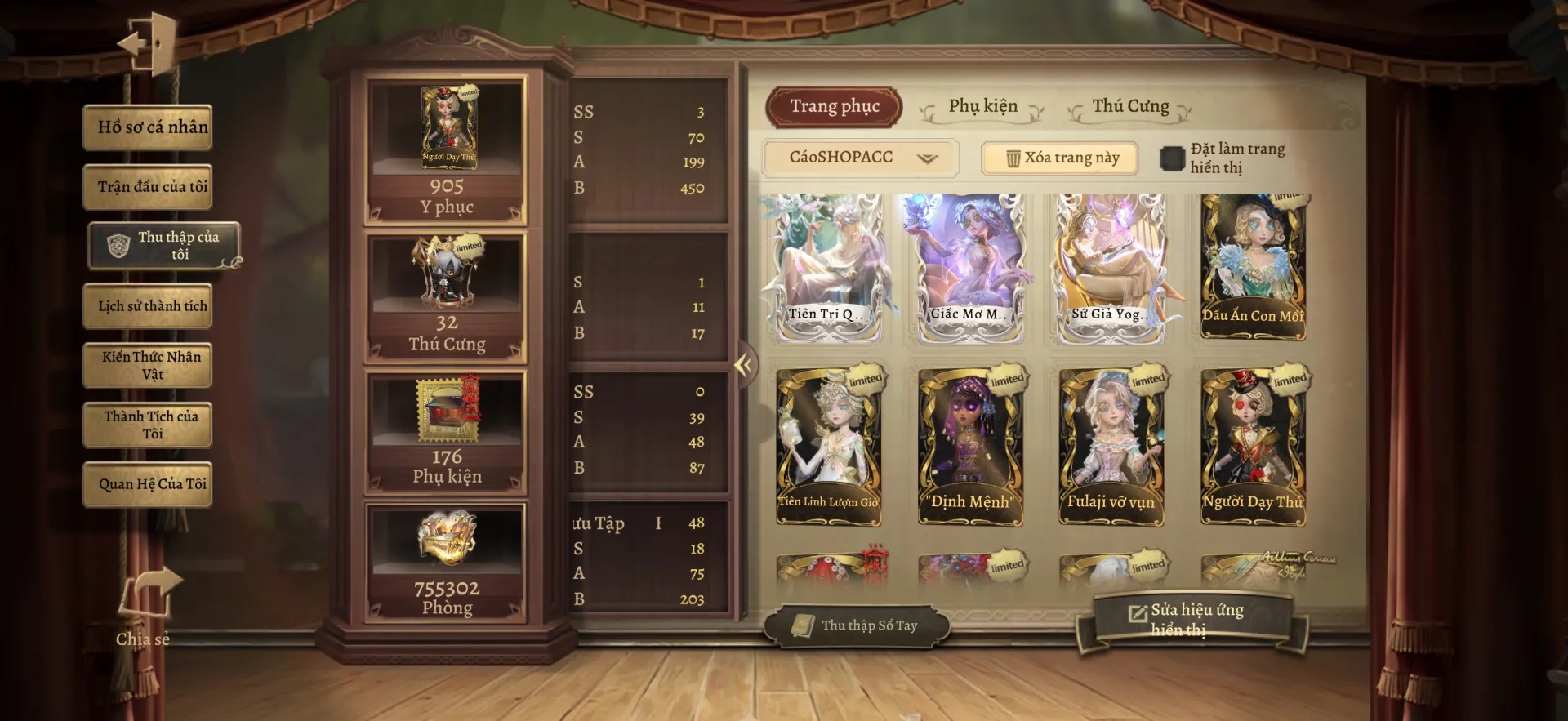Open the CáoSHOPACC dropdown
The width and height of the screenshot is (1568, 721).
pos(861,158)
